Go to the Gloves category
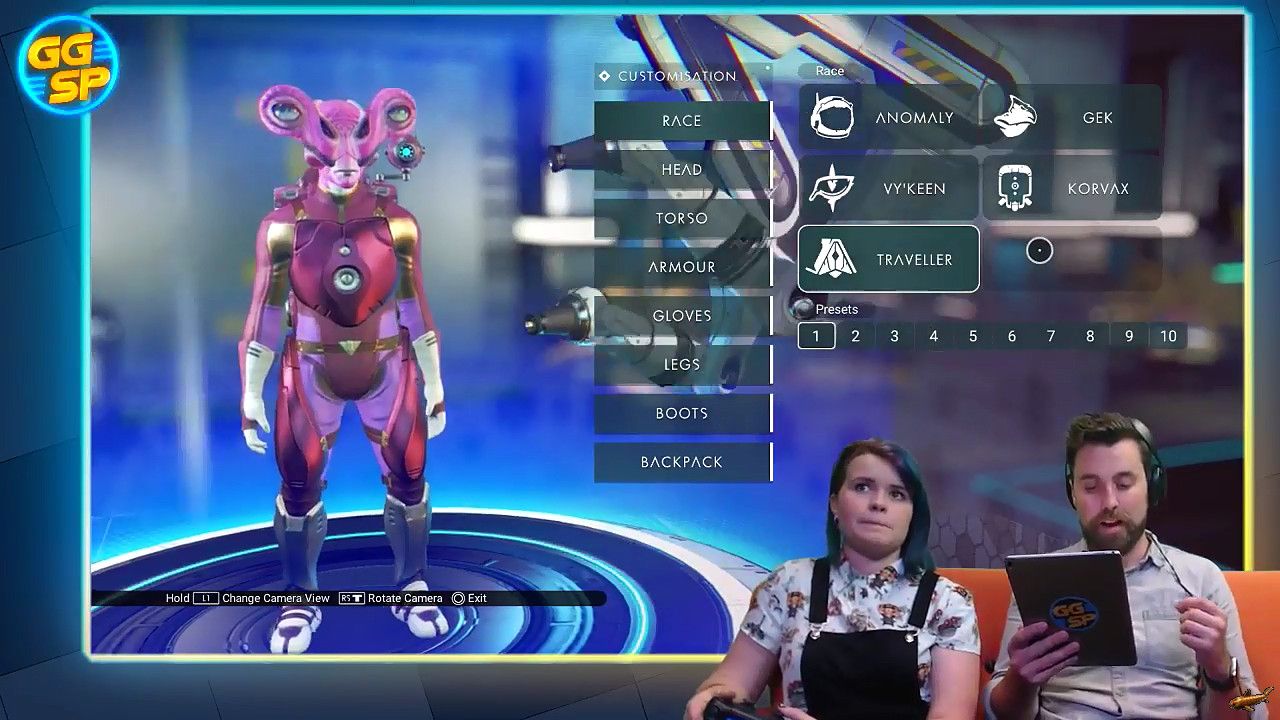The width and height of the screenshot is (1280, 720). 682,316
